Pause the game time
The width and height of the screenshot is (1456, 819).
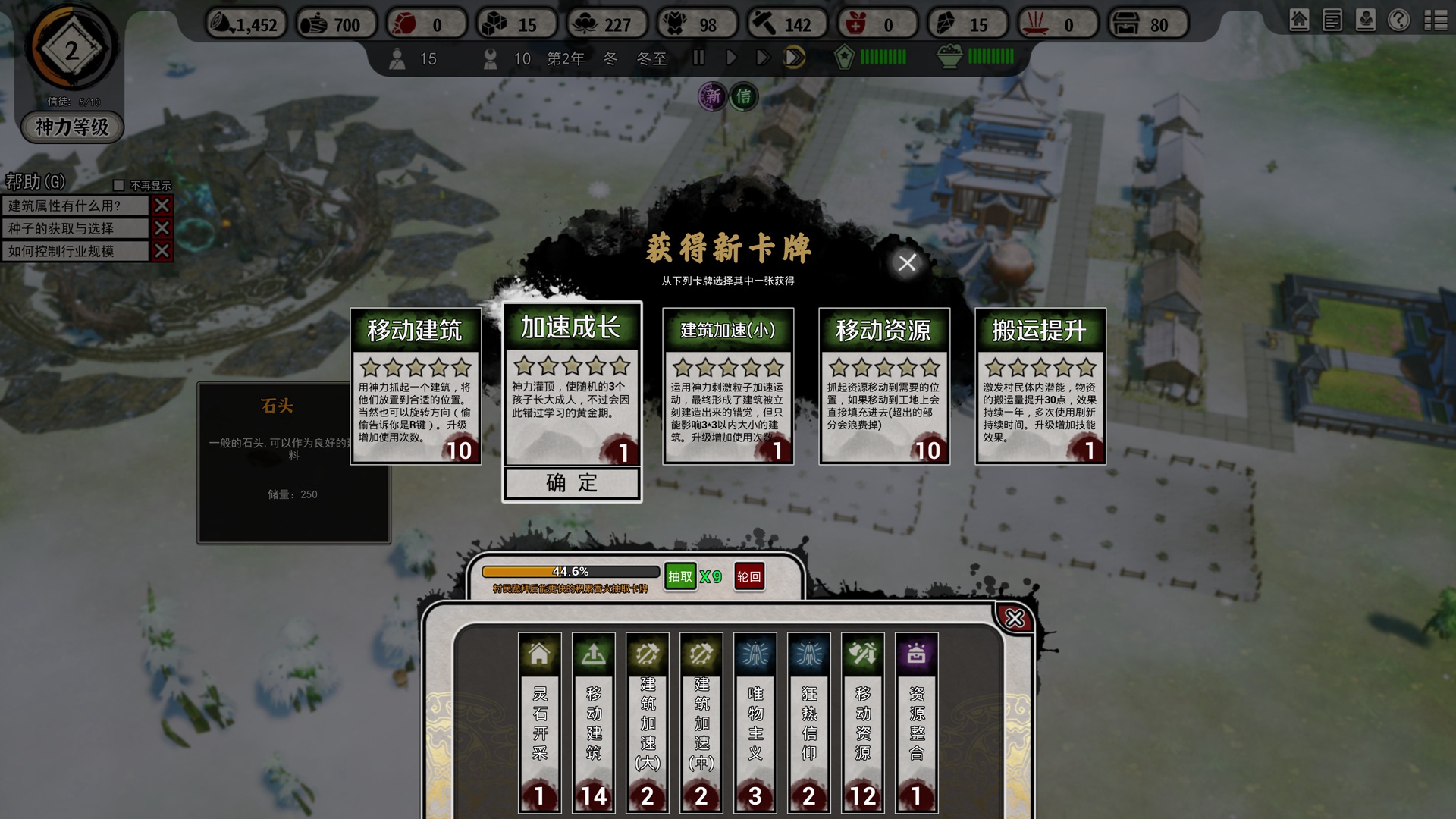click(698, 58)
